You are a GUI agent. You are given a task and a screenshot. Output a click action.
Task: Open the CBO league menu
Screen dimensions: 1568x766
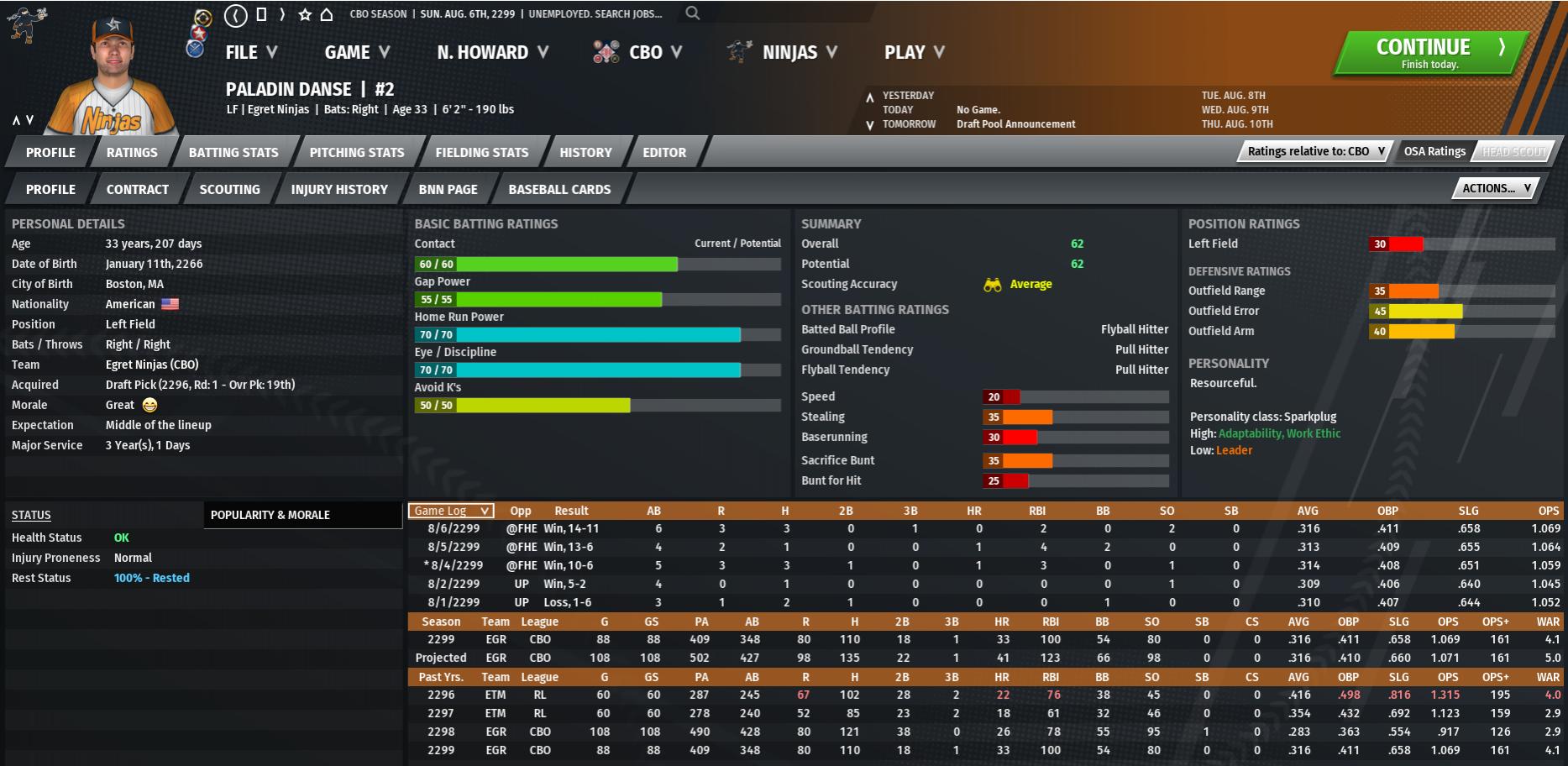click(645, 52)
